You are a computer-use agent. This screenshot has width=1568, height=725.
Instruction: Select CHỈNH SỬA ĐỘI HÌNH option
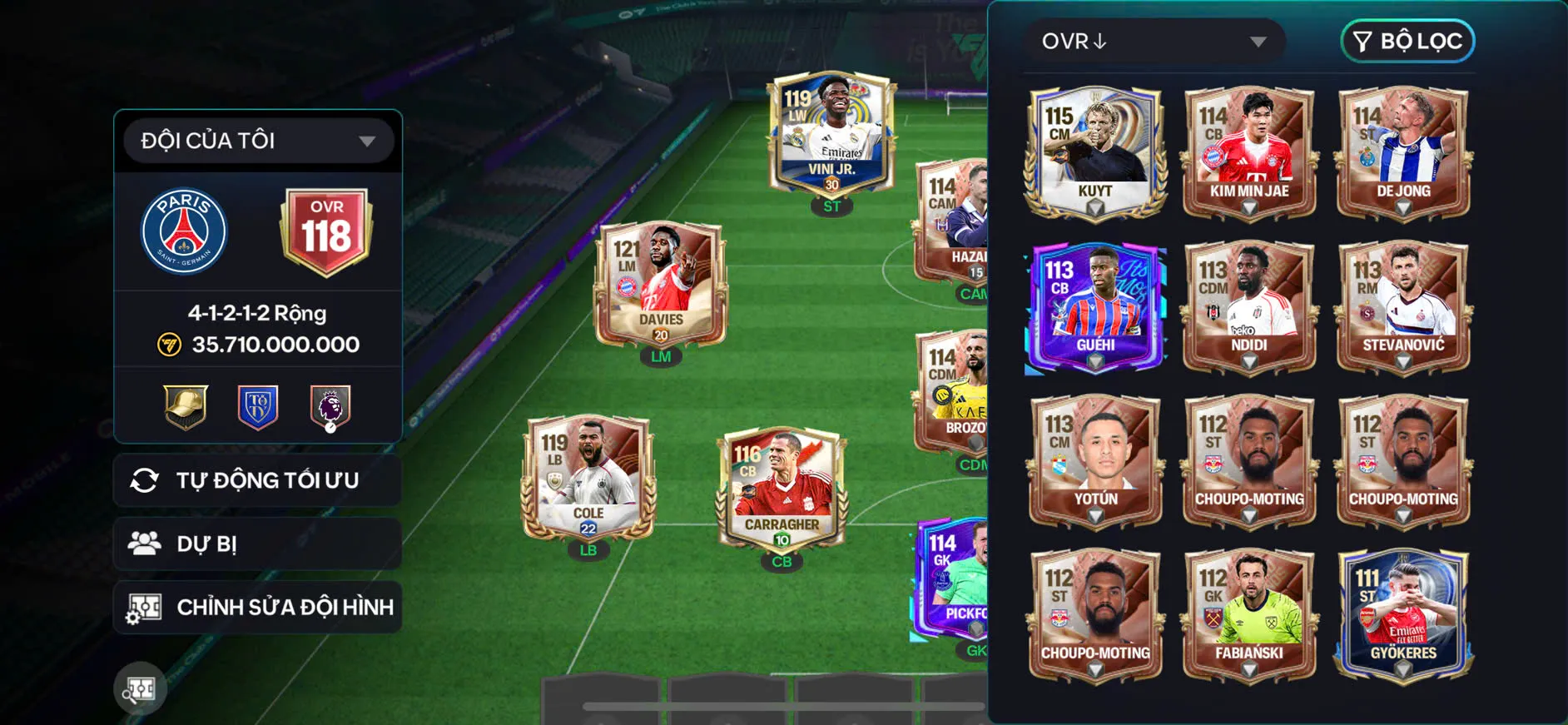(258, 607)
